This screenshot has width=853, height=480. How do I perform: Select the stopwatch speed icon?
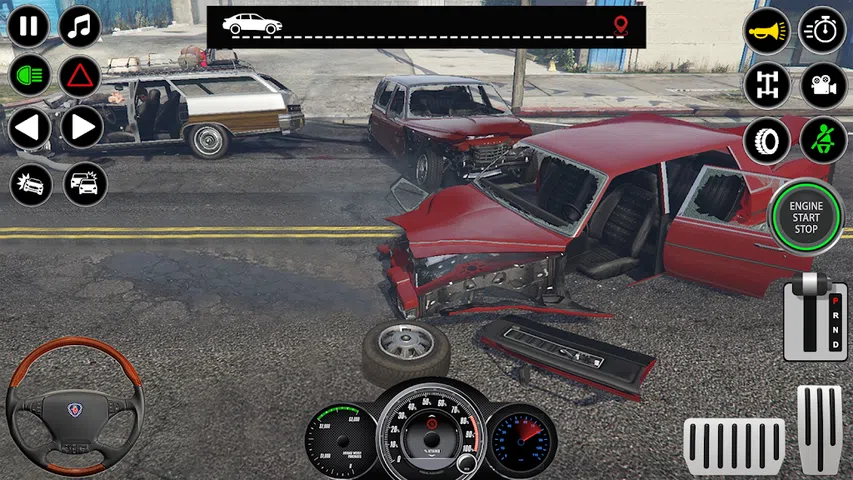823,31
